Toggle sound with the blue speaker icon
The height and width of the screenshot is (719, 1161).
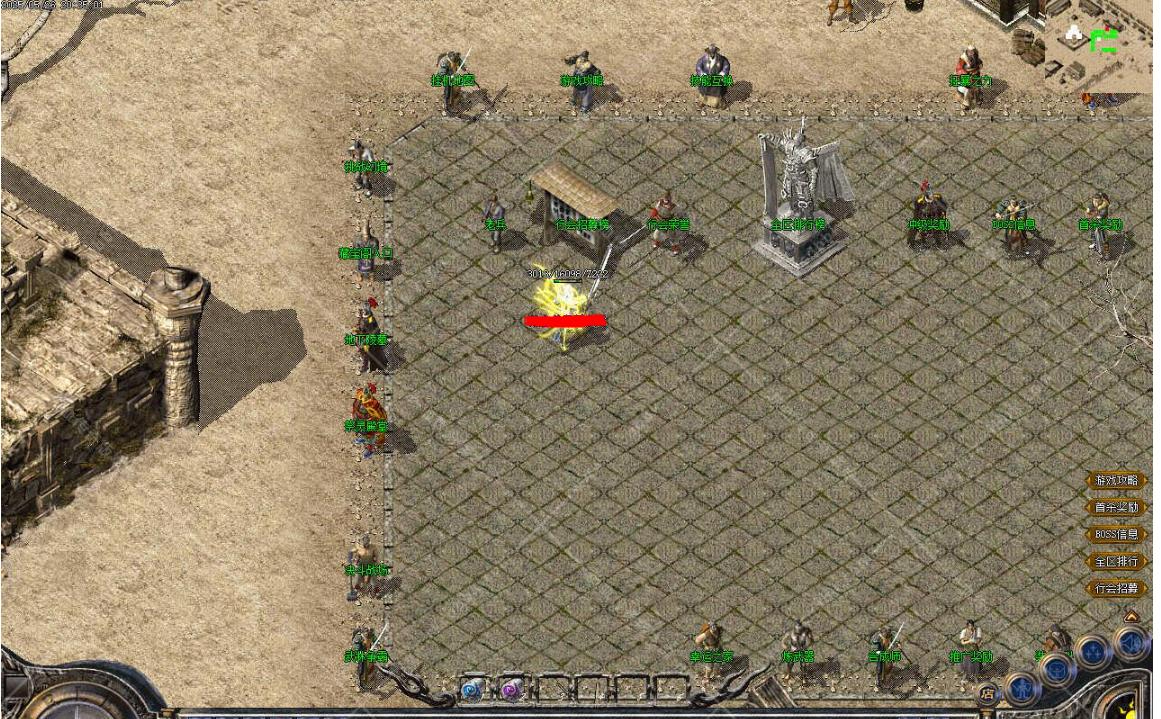1132,641
